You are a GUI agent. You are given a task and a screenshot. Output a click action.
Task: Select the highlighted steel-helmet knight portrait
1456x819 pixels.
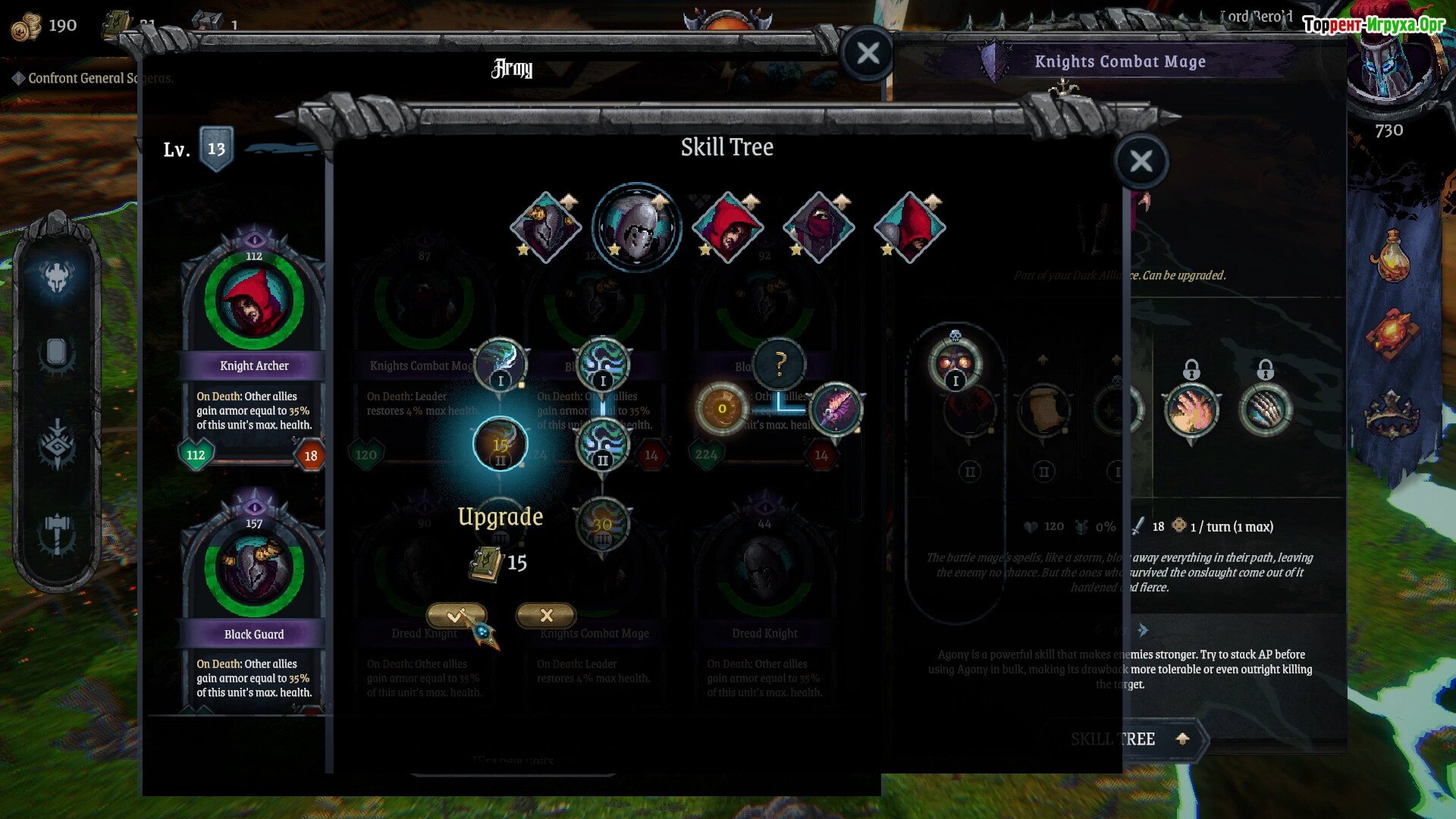pyautogui.click(x=636, y=227)
